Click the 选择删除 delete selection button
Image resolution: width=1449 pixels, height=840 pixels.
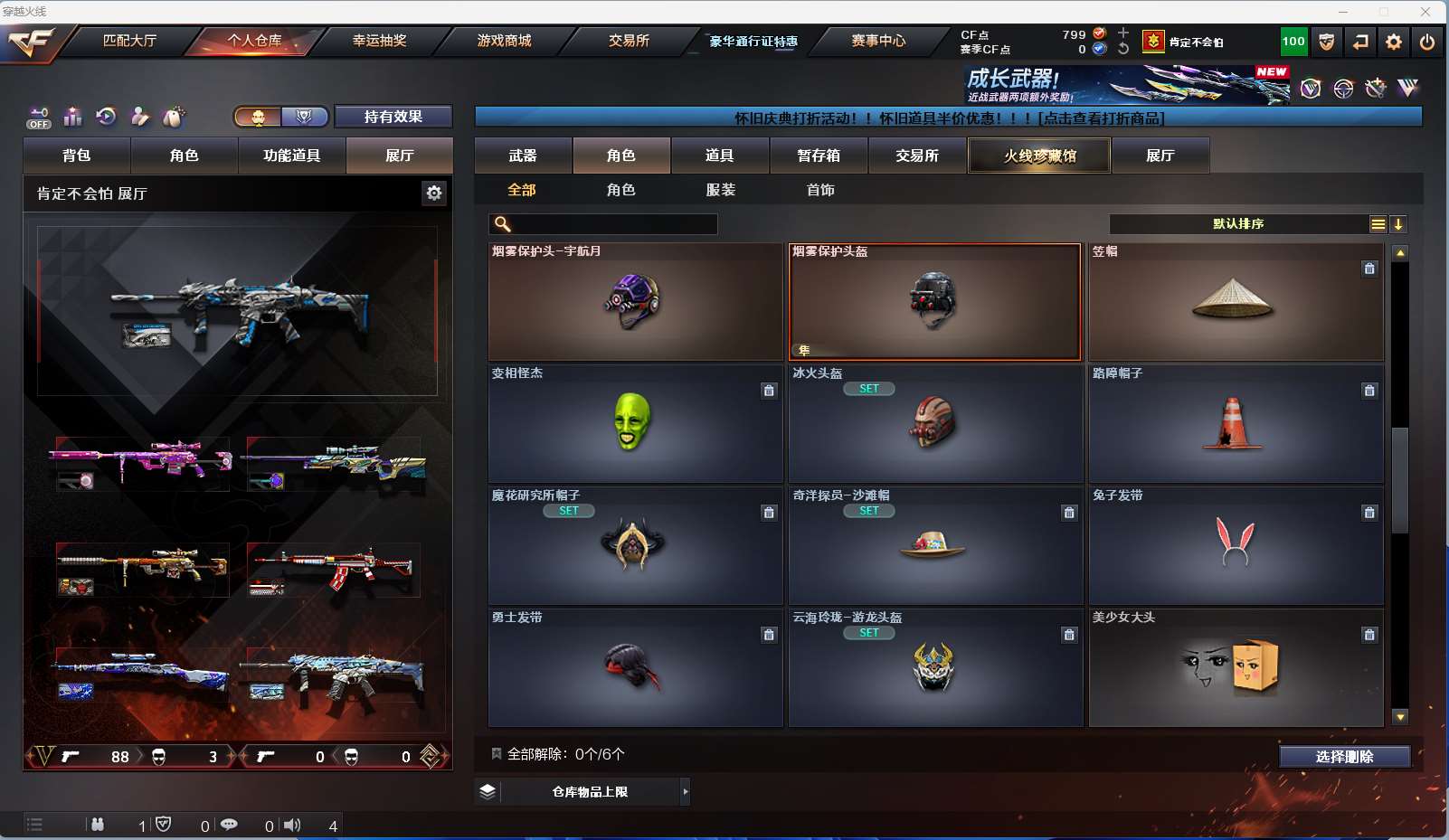(1344, 757)
